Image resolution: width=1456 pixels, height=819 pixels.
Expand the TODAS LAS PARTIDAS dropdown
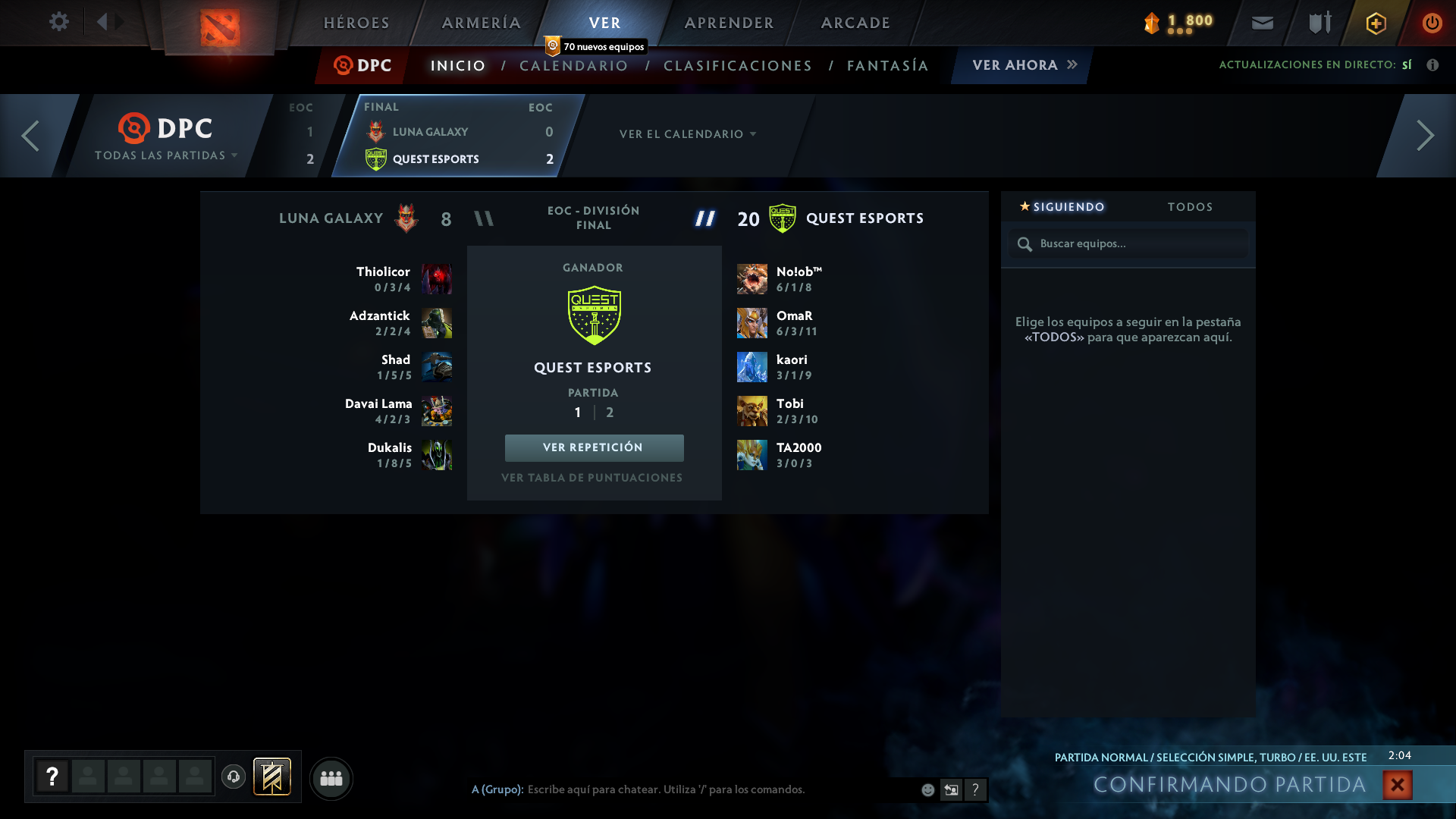[165, 154]
